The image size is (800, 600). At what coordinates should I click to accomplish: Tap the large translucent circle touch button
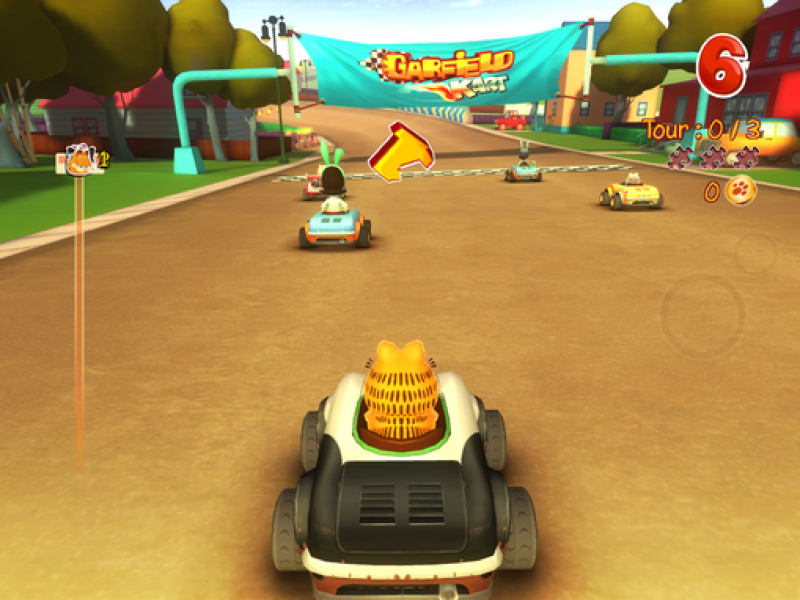click(702, 317)
